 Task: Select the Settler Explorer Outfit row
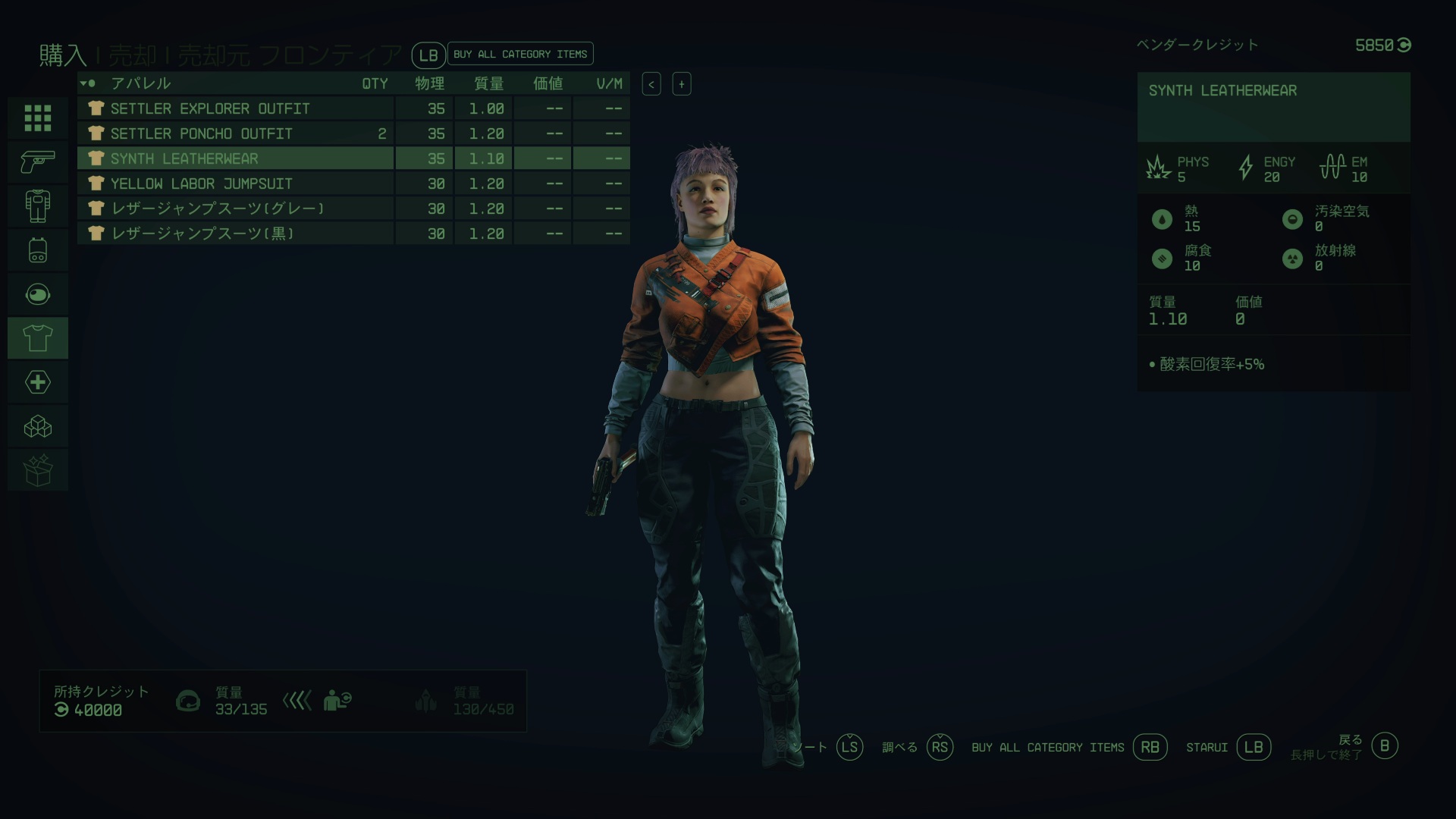click(235, 108)
